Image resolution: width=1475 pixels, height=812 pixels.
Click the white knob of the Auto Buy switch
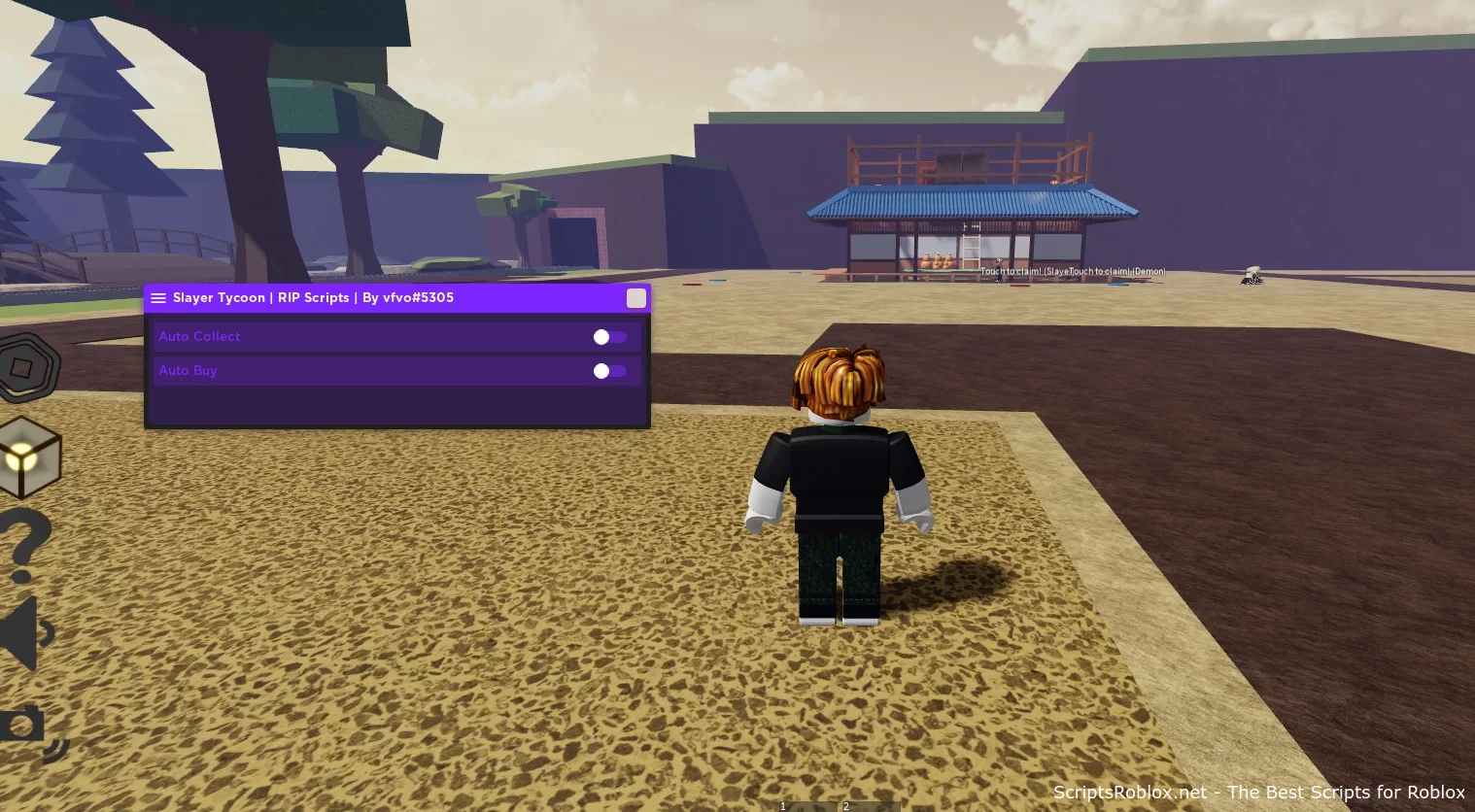[600, 371]
